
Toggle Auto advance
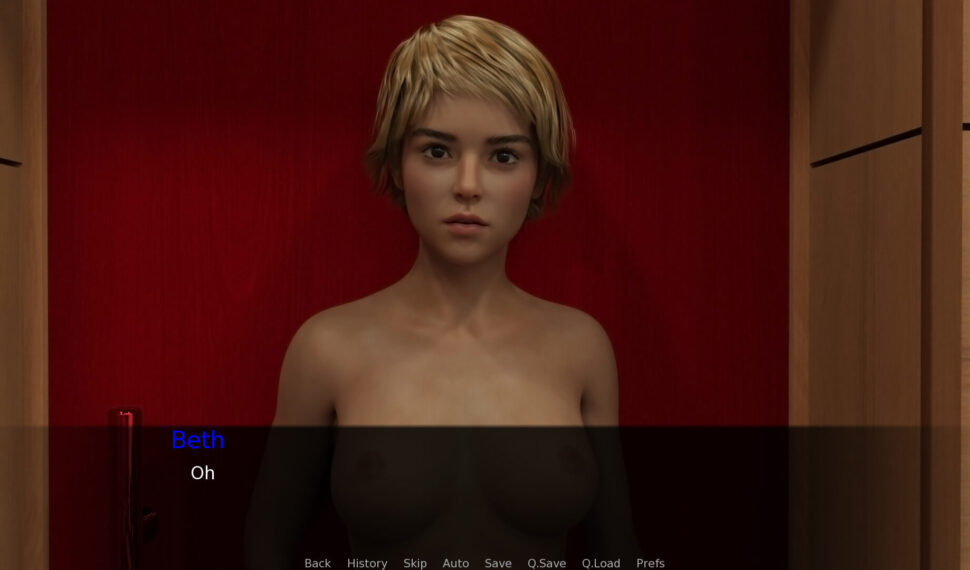coord(456,563)
